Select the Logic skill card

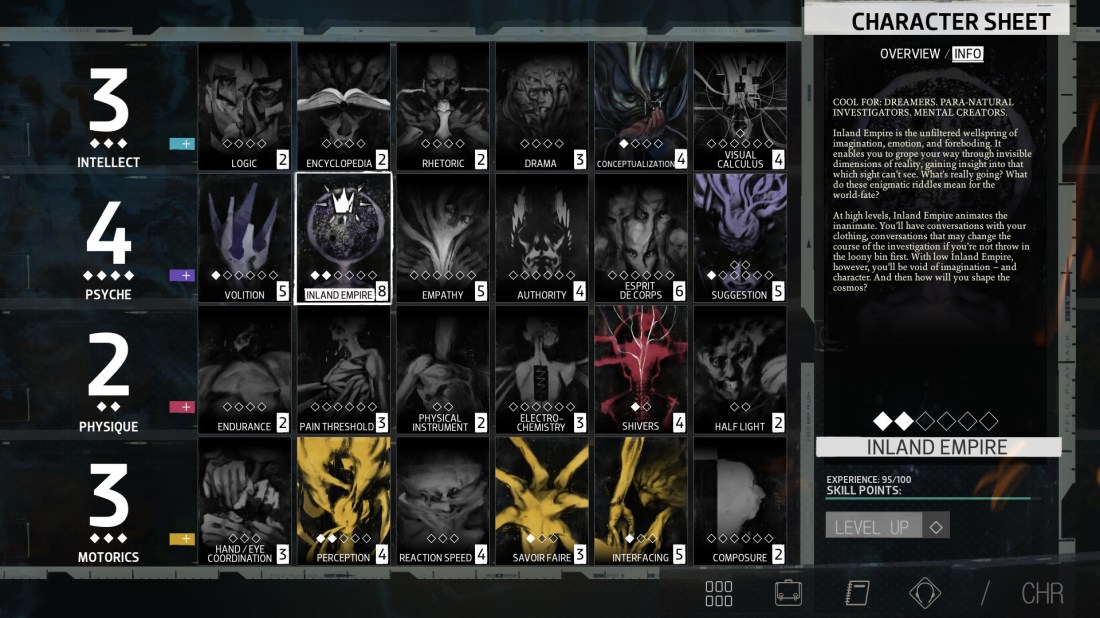click(244, 106)
